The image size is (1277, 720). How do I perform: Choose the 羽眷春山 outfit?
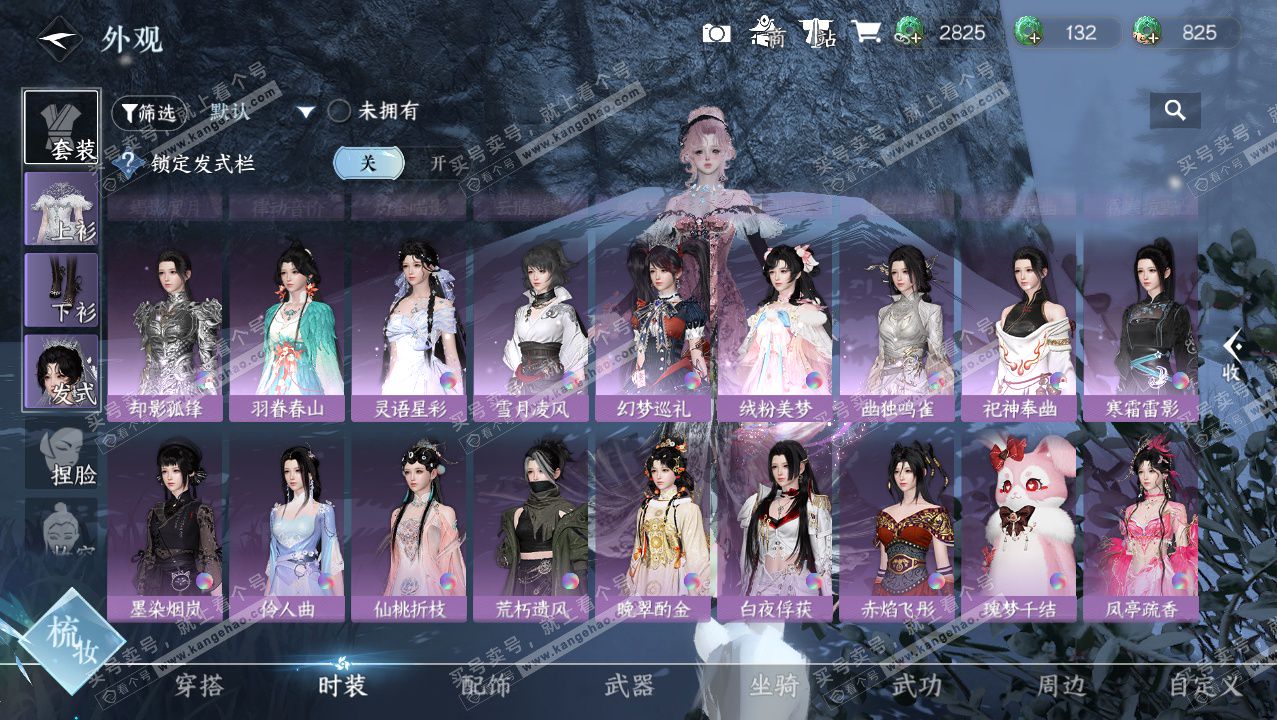[x=287, y=328]
